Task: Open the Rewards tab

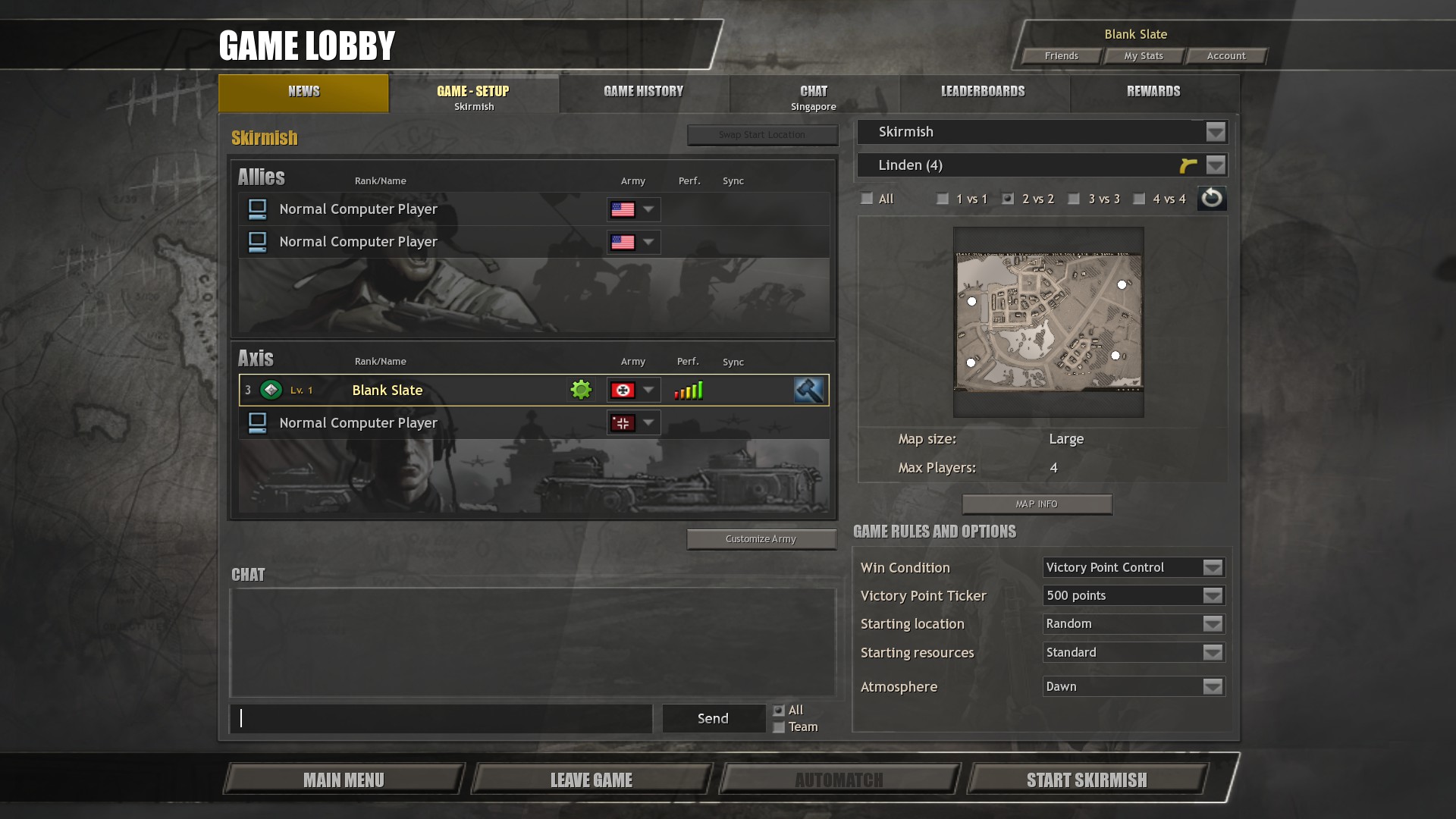Action: pos(1153,93)
